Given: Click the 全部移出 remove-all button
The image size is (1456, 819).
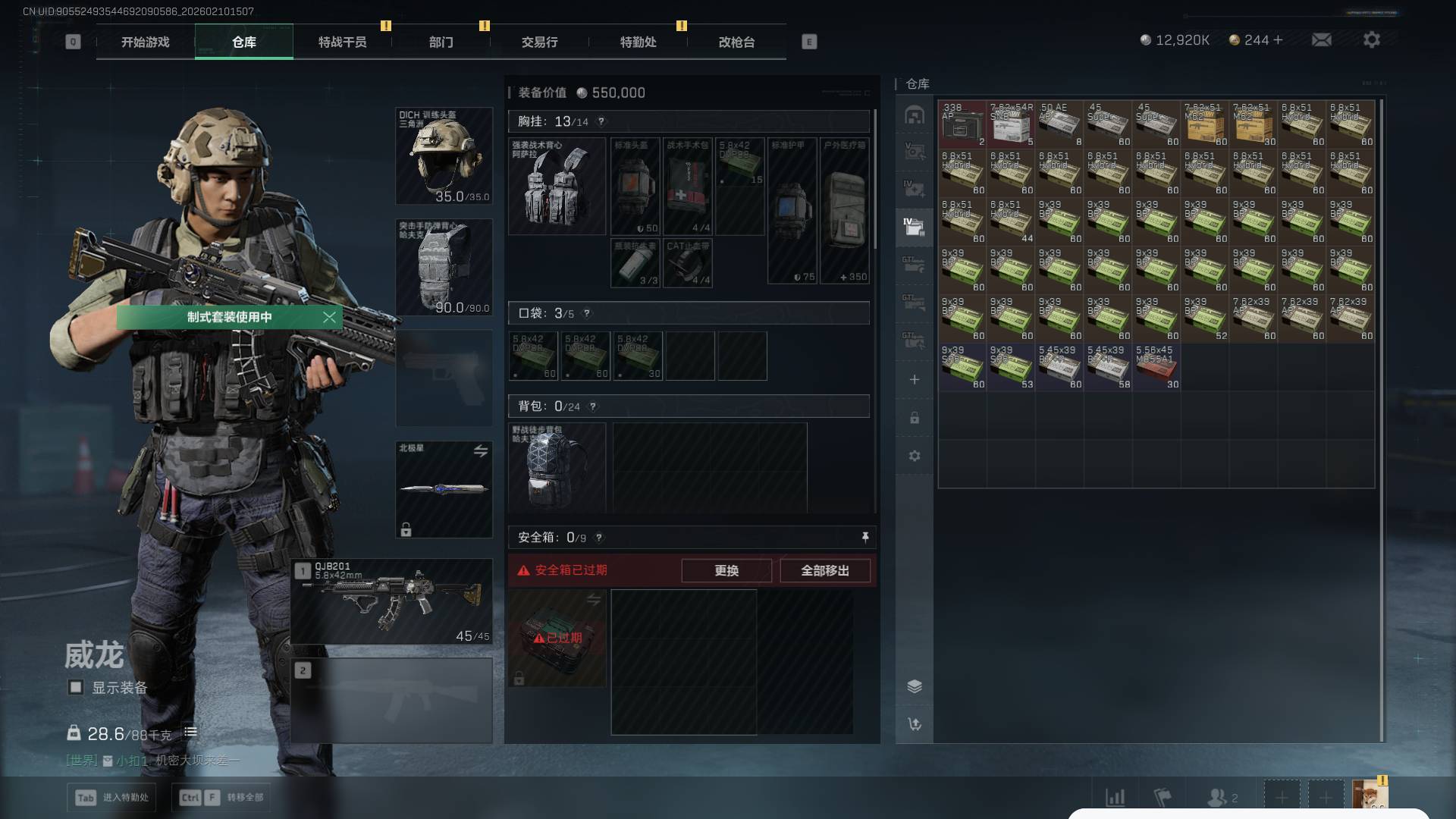Looking at the screenshot, I should (x=824, y=570).
